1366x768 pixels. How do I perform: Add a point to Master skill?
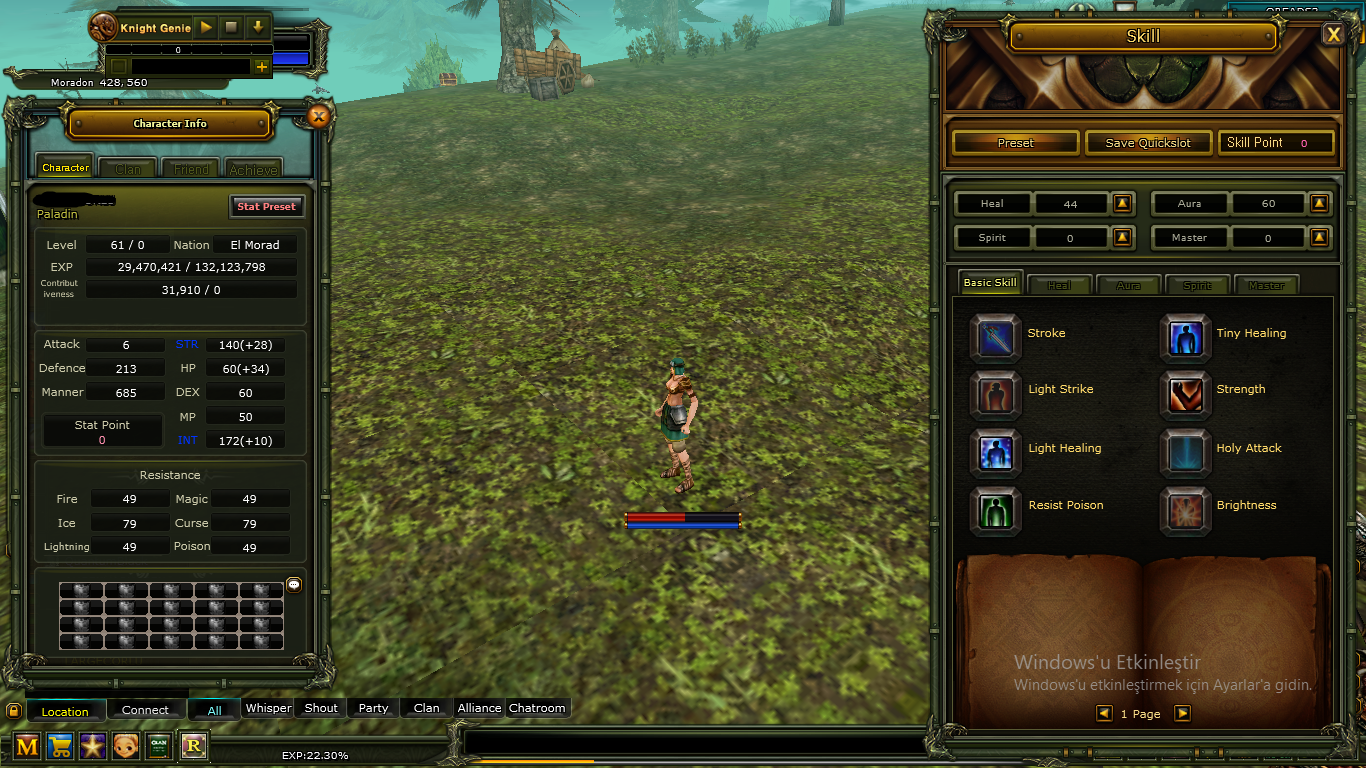[x=1320, y=238]
